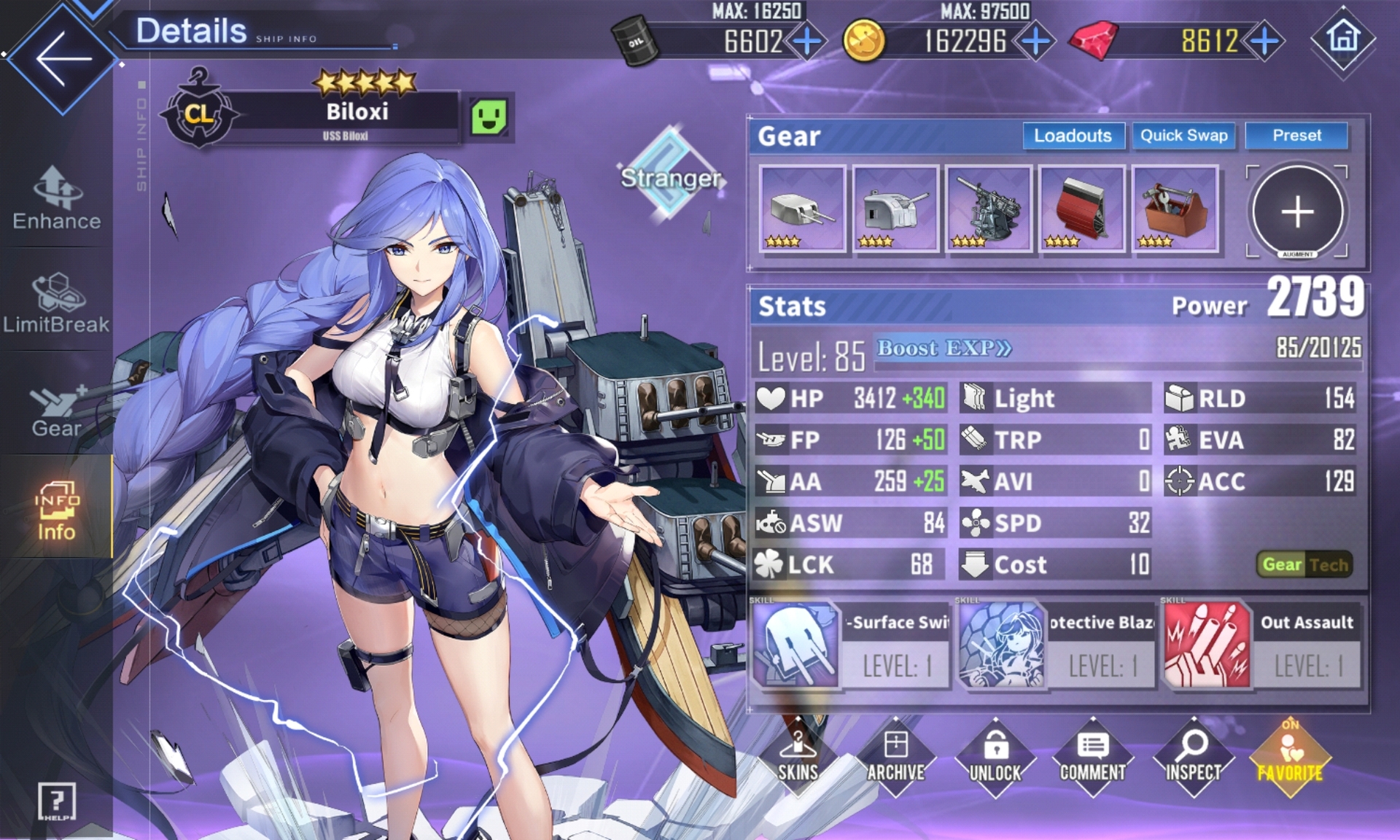Select the anti-air gun gear slot
Viewport: 1400px width, 840px height.
click(x=988, y=209)
